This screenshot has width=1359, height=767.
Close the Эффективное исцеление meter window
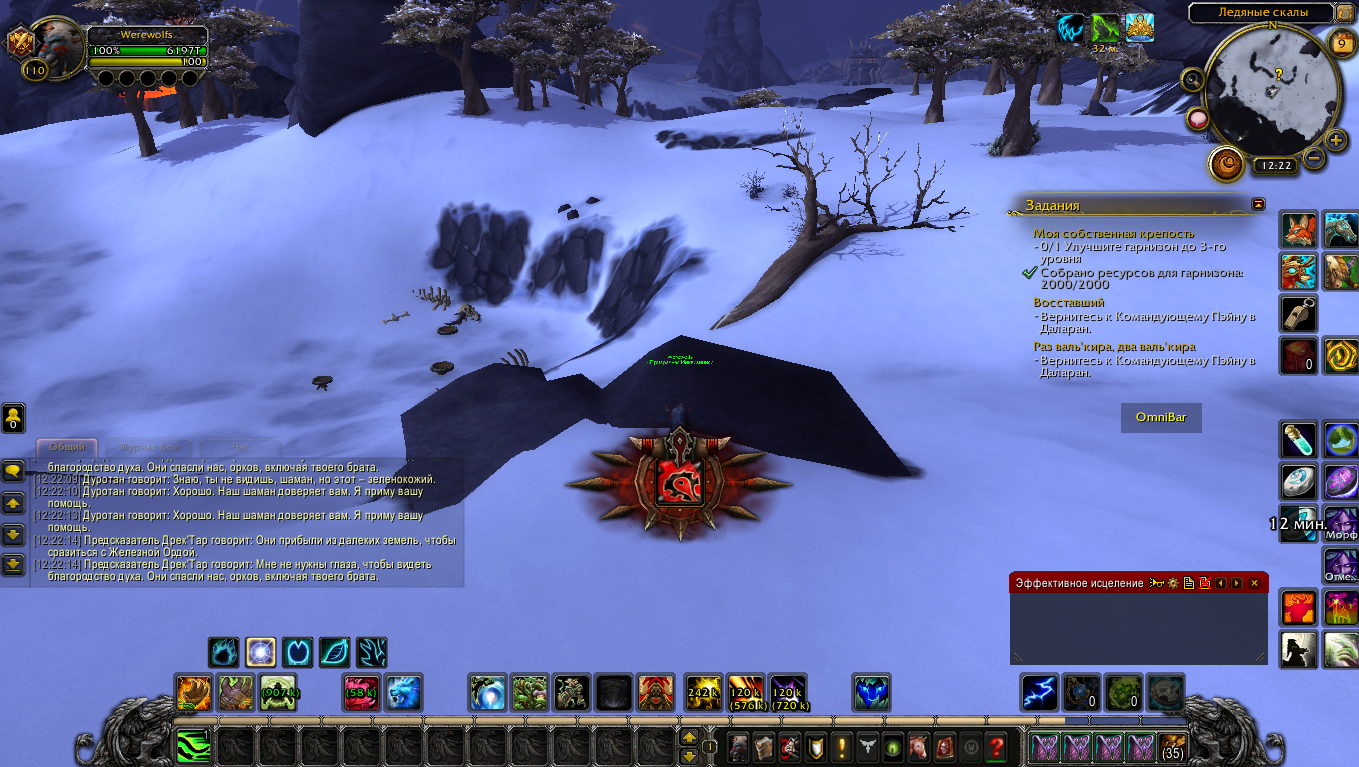(1254, 583)
